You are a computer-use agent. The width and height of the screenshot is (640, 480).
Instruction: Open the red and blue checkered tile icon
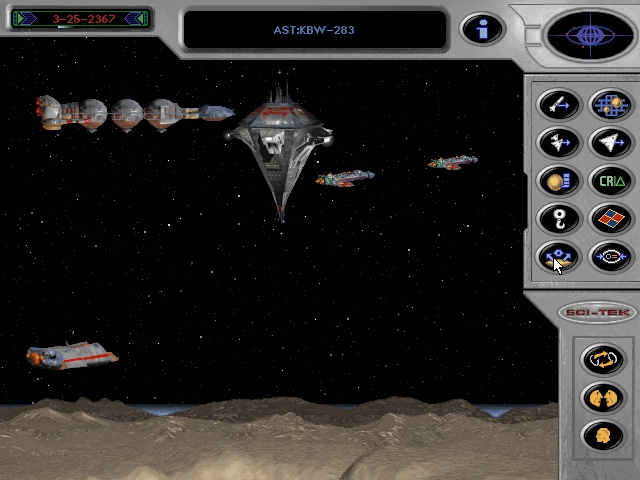[608, 218]
